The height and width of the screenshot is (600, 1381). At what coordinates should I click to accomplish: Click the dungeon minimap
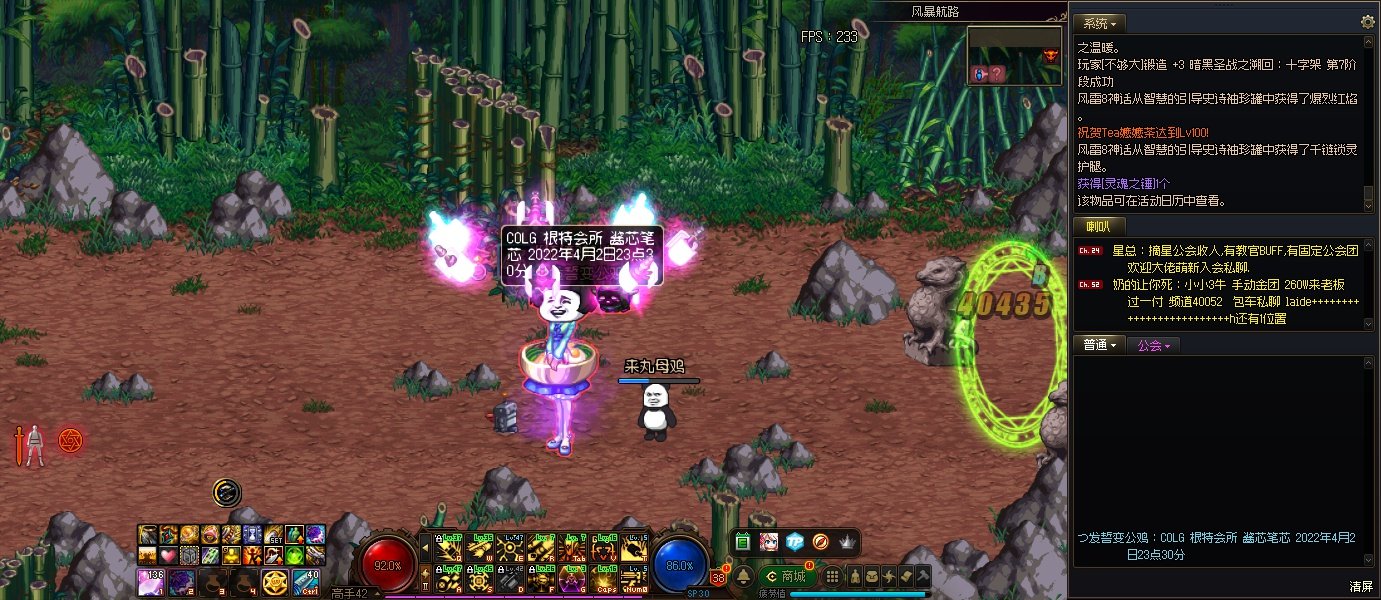point(1014,55)
